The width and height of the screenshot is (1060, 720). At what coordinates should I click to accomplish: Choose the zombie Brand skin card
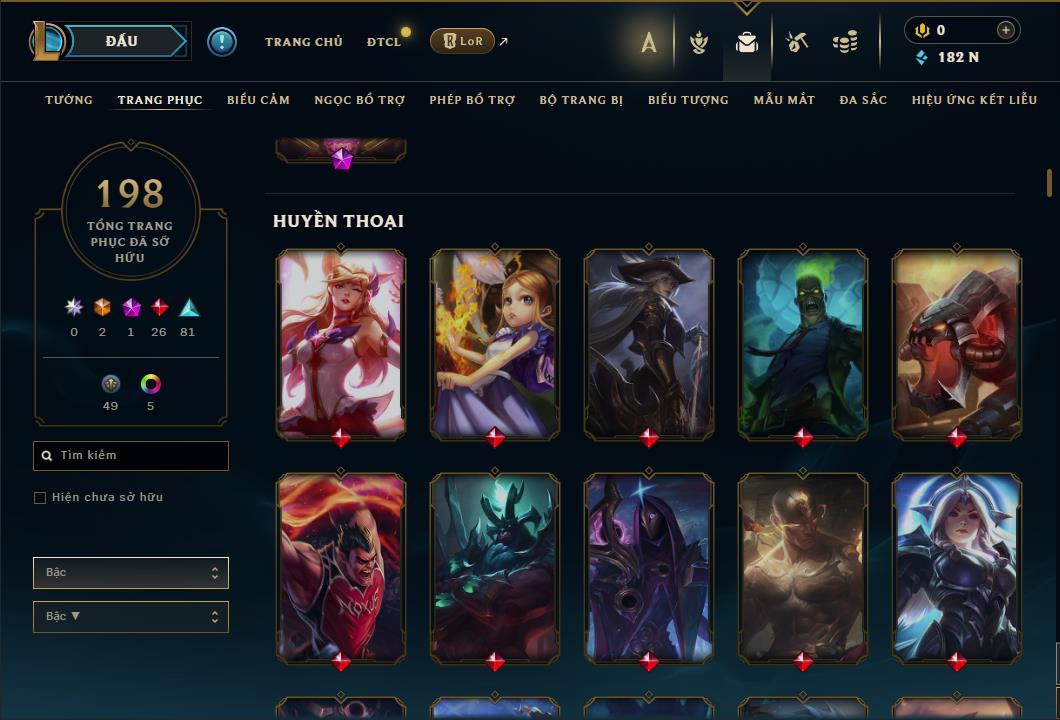(803, 342)
